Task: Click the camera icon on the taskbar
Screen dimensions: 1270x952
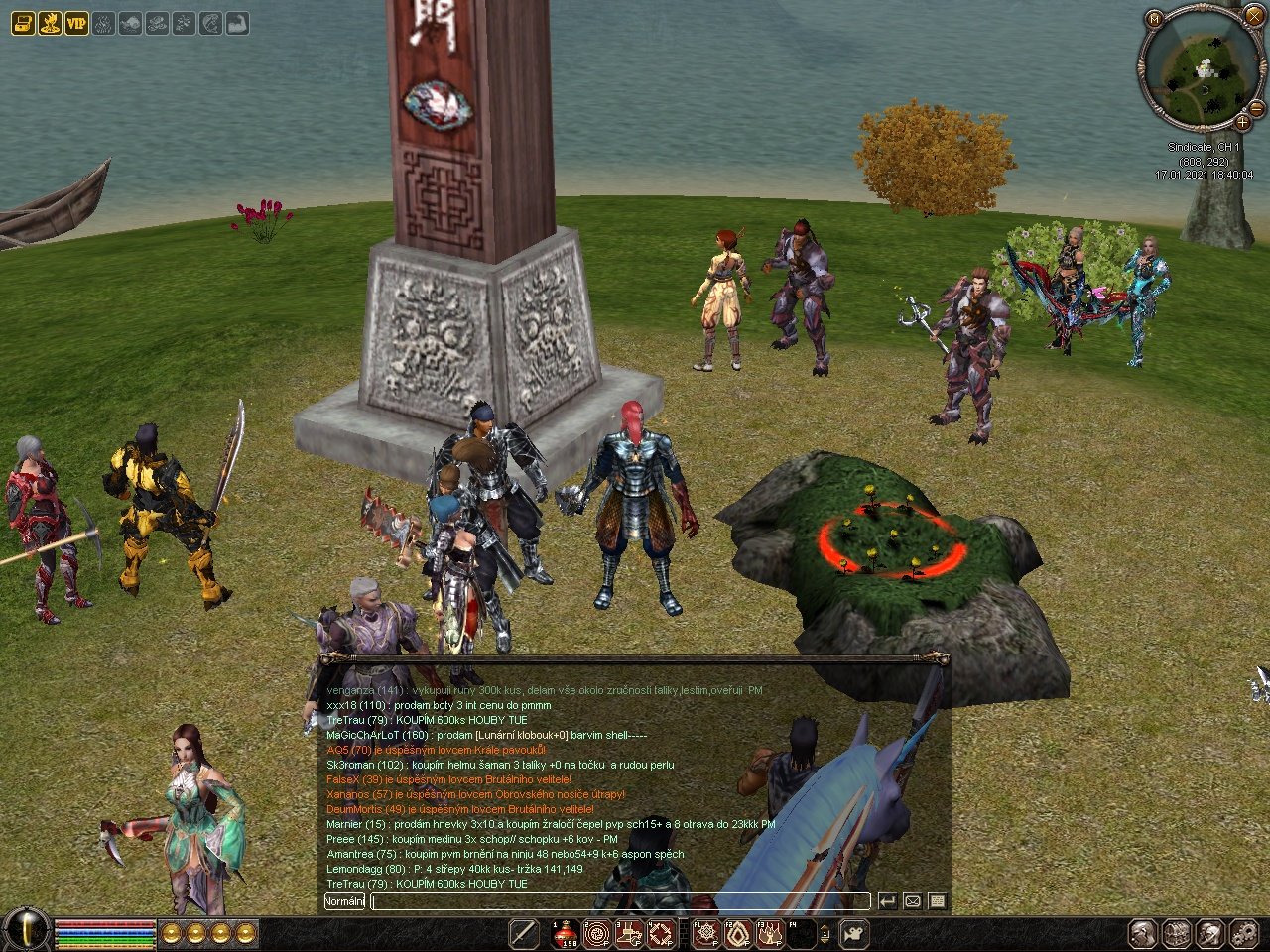Action: click(853, 933)
